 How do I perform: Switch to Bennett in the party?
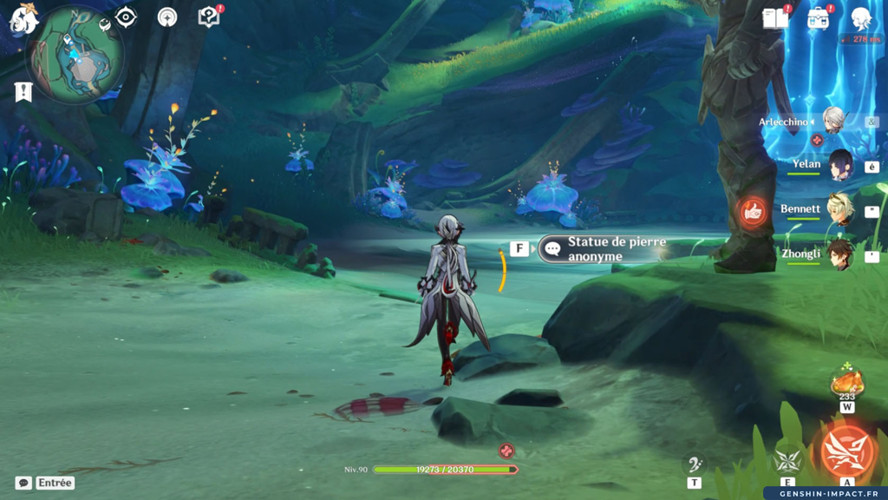(840, 209)
